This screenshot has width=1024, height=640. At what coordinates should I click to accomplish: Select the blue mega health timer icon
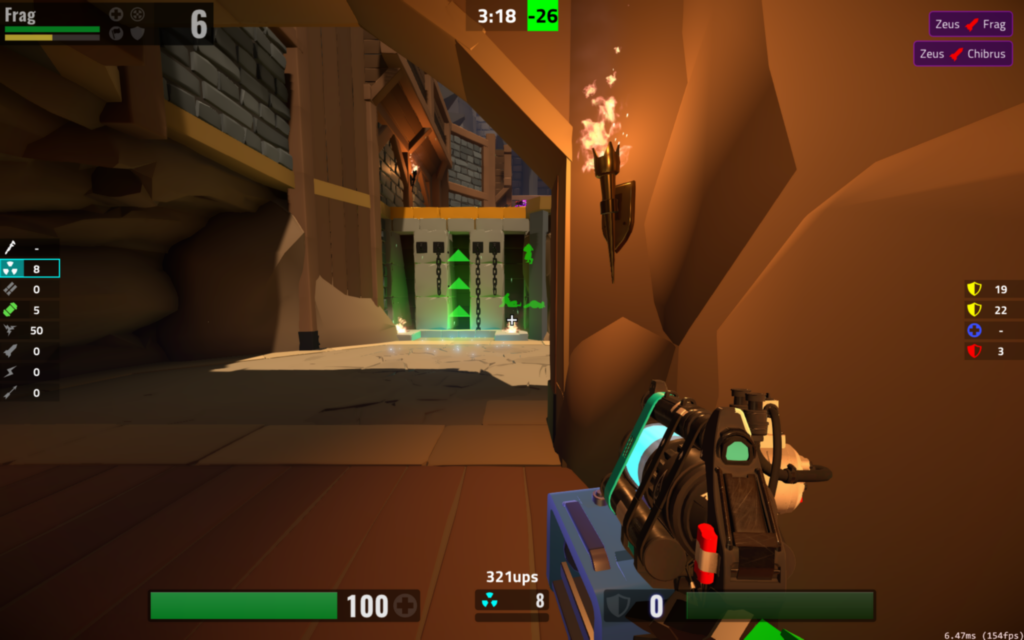coord(974,331)
